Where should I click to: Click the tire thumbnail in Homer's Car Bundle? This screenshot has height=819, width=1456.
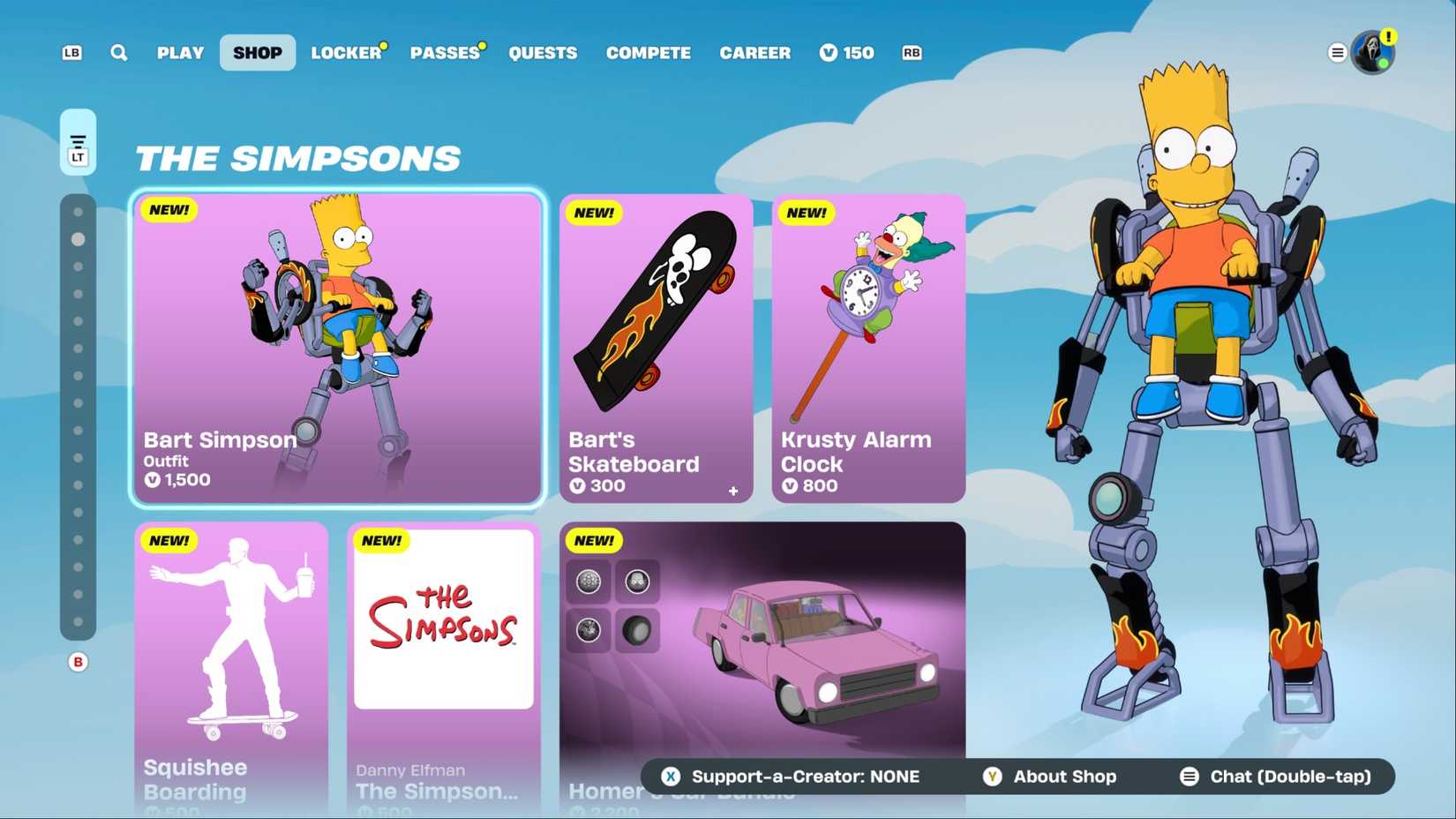tap(637, 631)
